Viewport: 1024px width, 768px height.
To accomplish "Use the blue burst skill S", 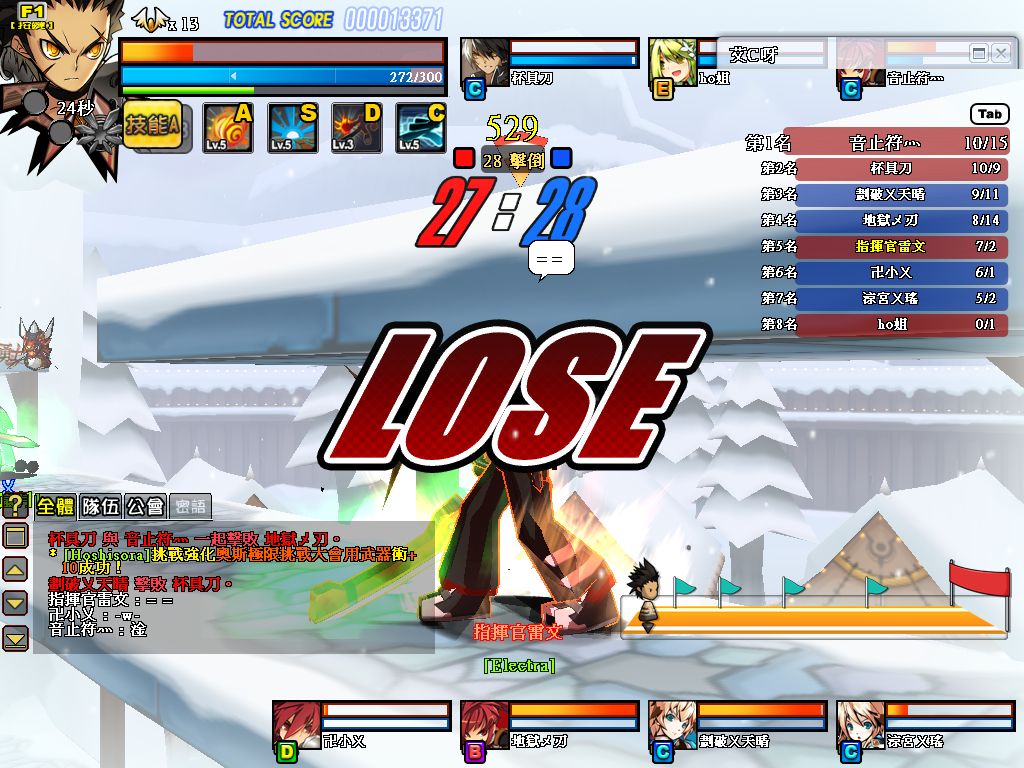I will (x=293, y=128).
